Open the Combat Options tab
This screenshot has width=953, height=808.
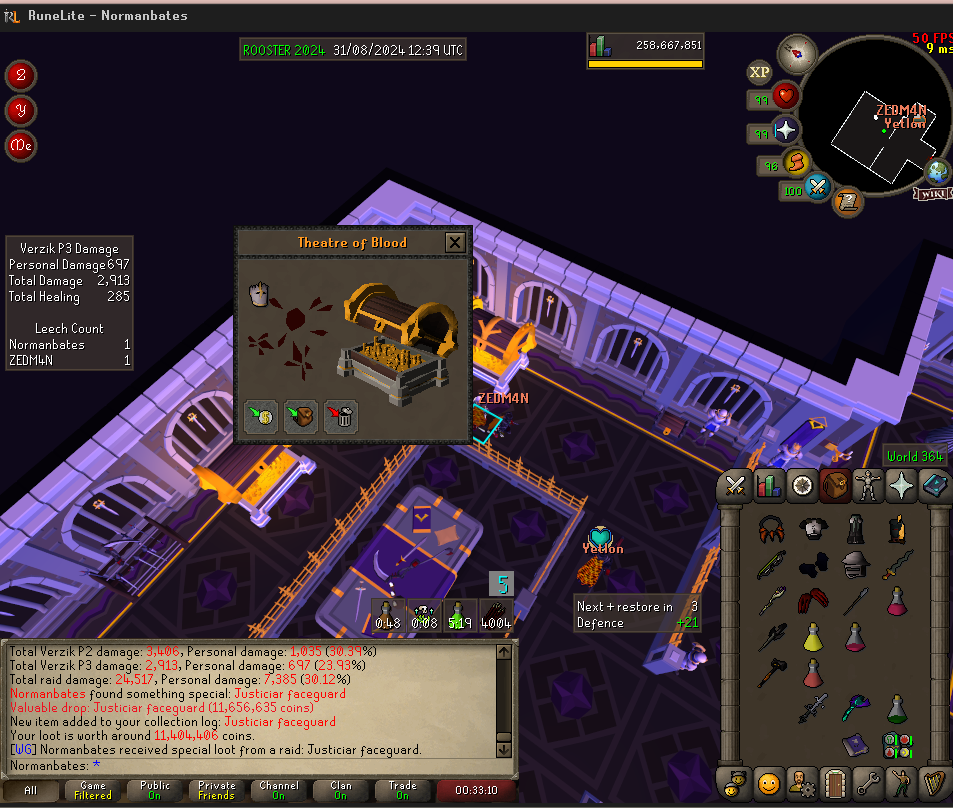(x=737, y=487)
